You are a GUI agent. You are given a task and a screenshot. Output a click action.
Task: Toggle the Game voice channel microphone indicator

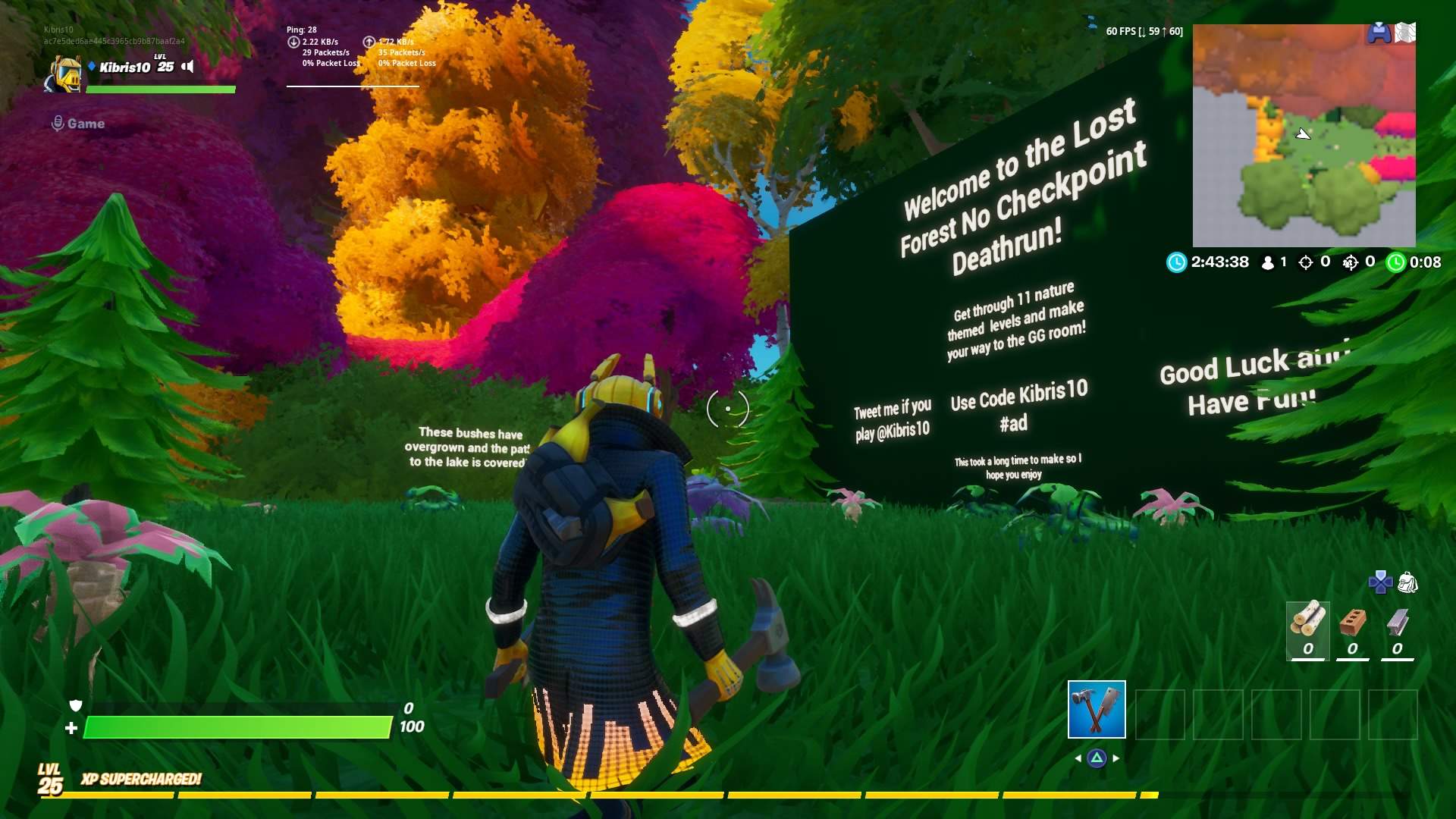point(58,124)
